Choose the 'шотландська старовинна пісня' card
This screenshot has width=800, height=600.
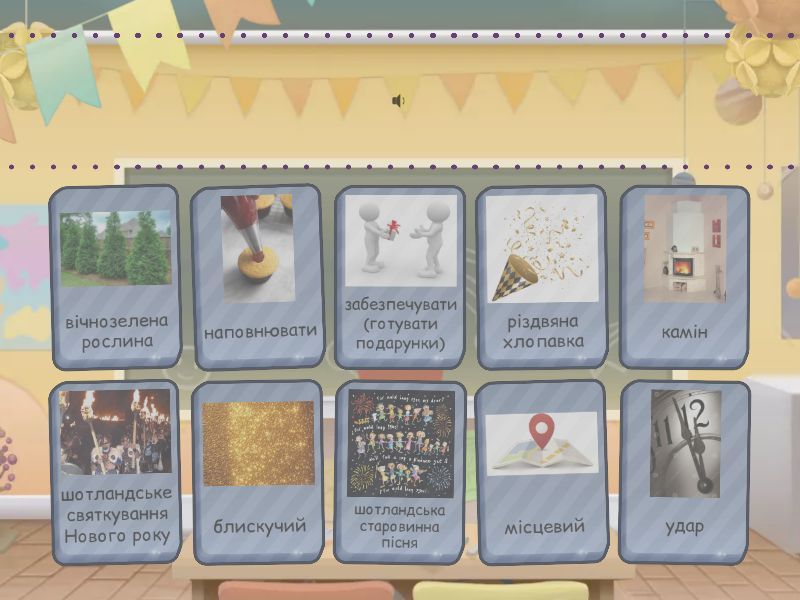400,472
